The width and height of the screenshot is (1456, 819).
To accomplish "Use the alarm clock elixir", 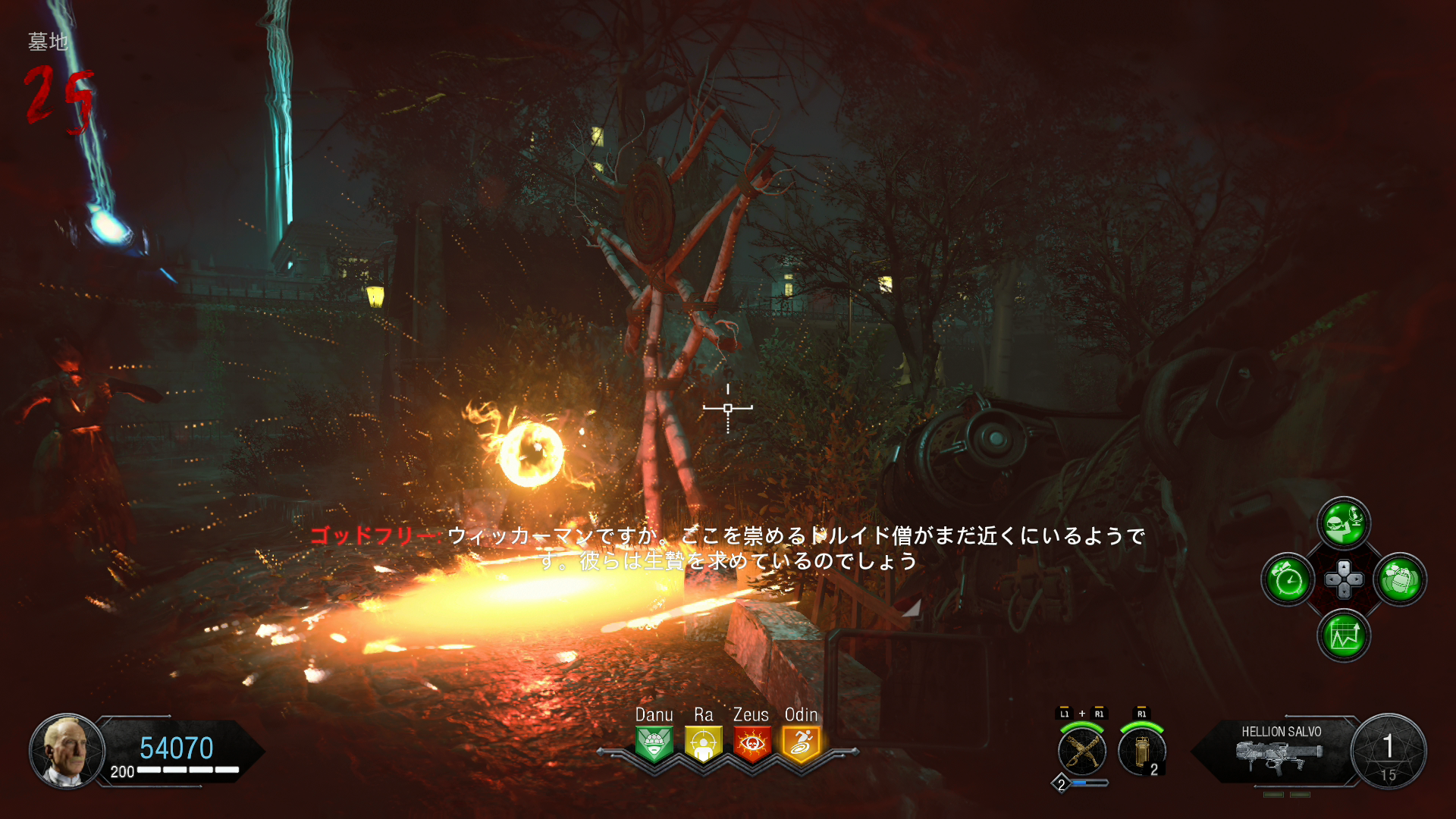I will [1288, 580].
